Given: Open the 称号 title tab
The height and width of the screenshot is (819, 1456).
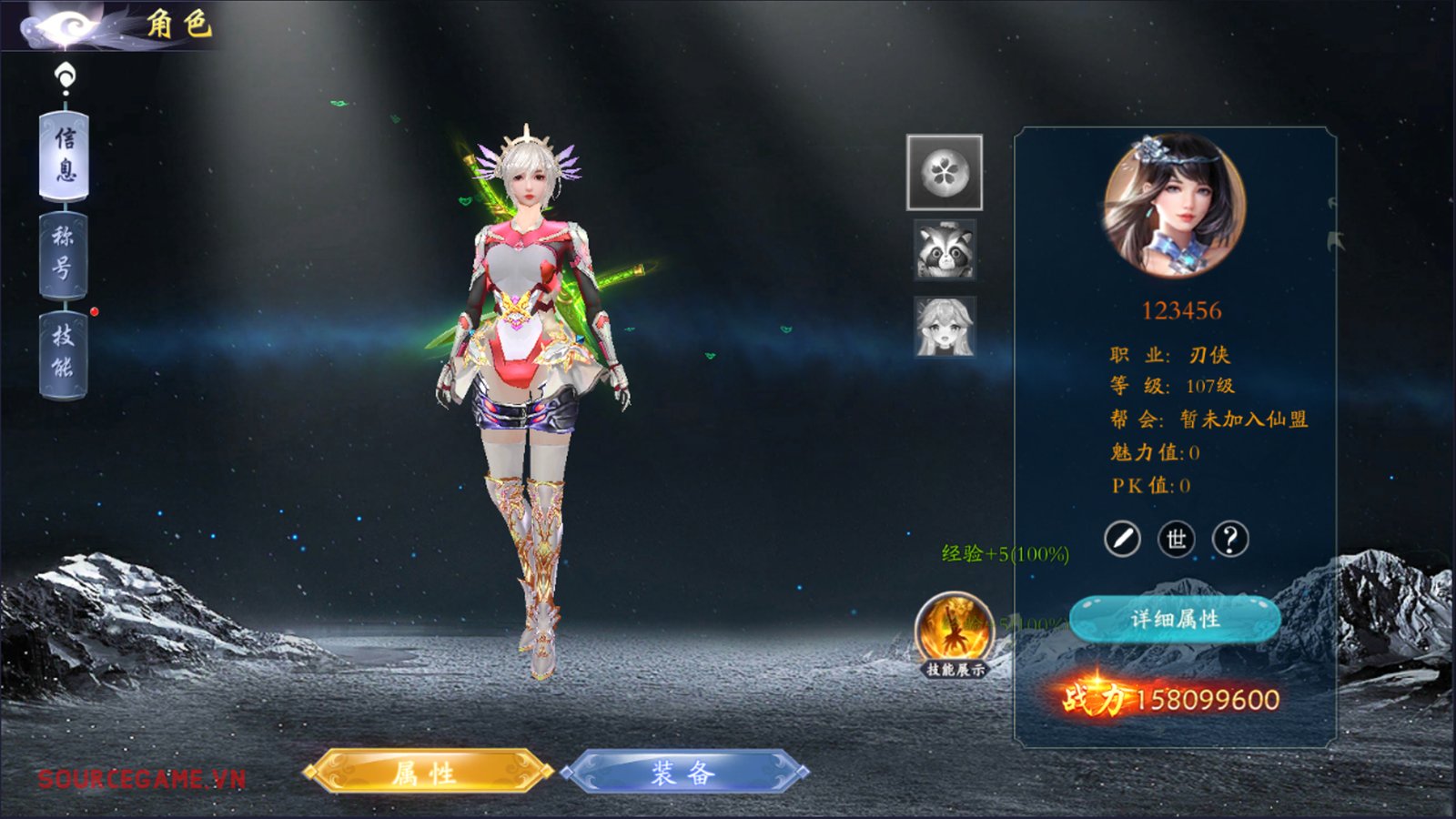Looking at the screenshot, I should [x=63, y=254].
